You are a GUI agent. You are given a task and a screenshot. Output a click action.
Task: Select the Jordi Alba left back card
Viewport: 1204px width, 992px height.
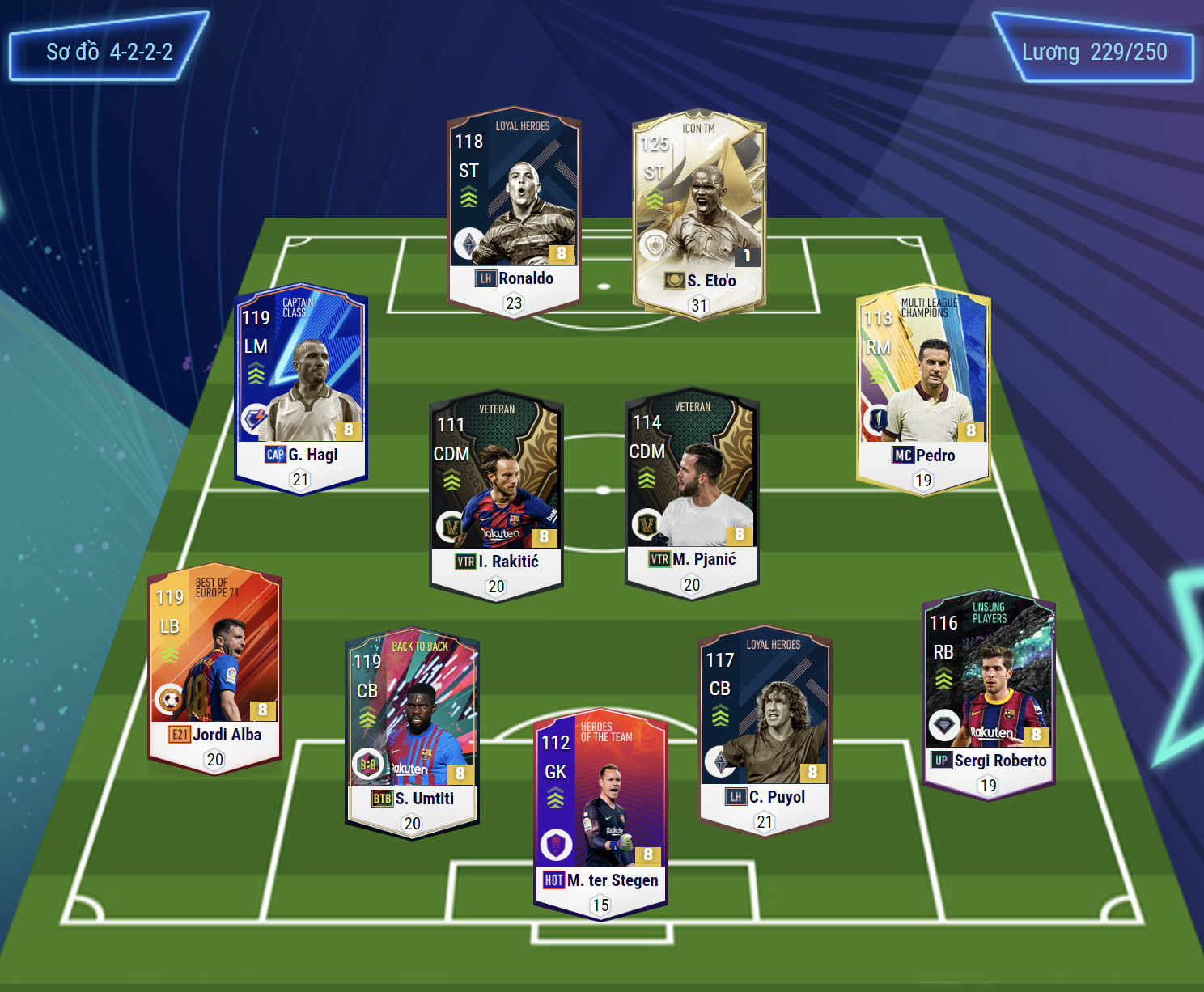215,668
